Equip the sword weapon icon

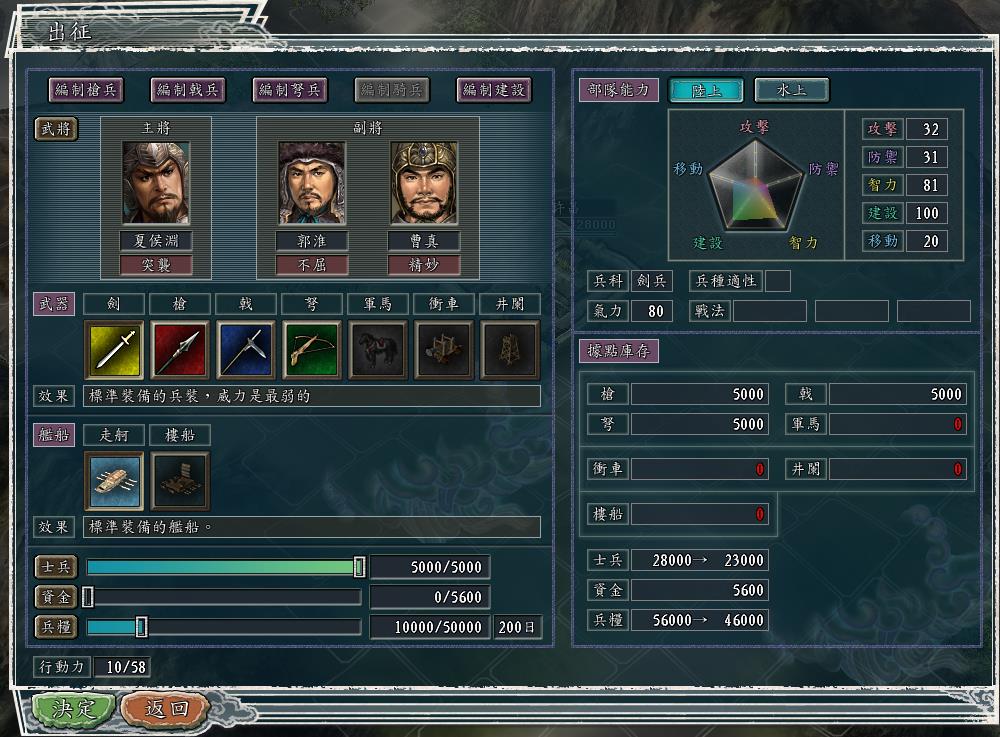[114, 349]
